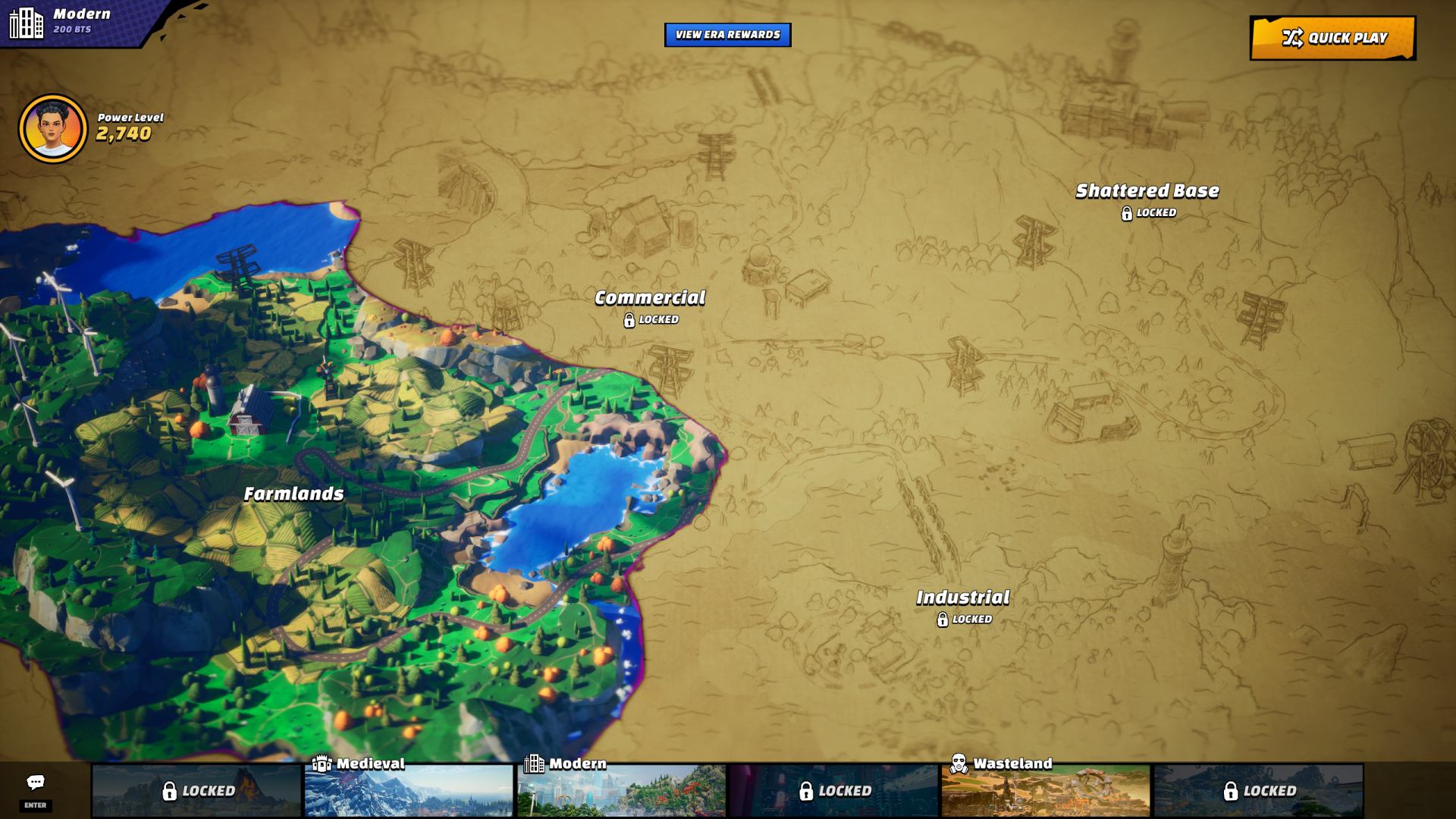Image resolution: width=1456 pixels, height=819 pixels.
Task: Open the chat speech bubble icon
Action: click(36, 783)
